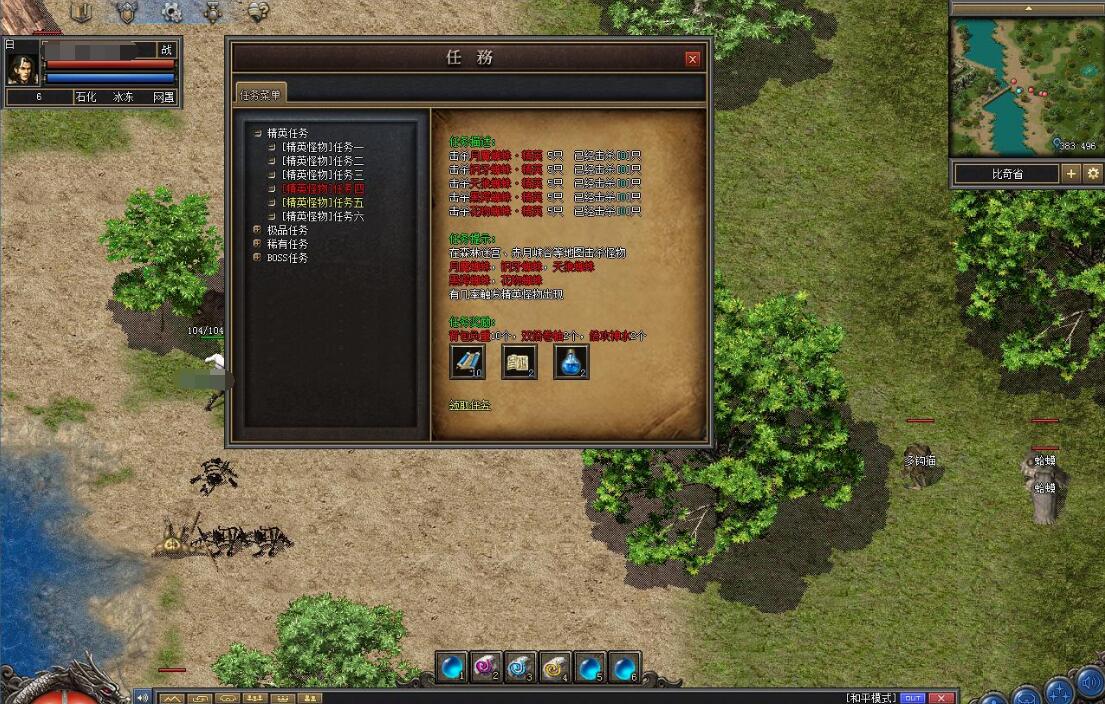Choose the yellow [精英怪物]任务五 entry
Screen dimensions: 1105x704
coord(322,202)
